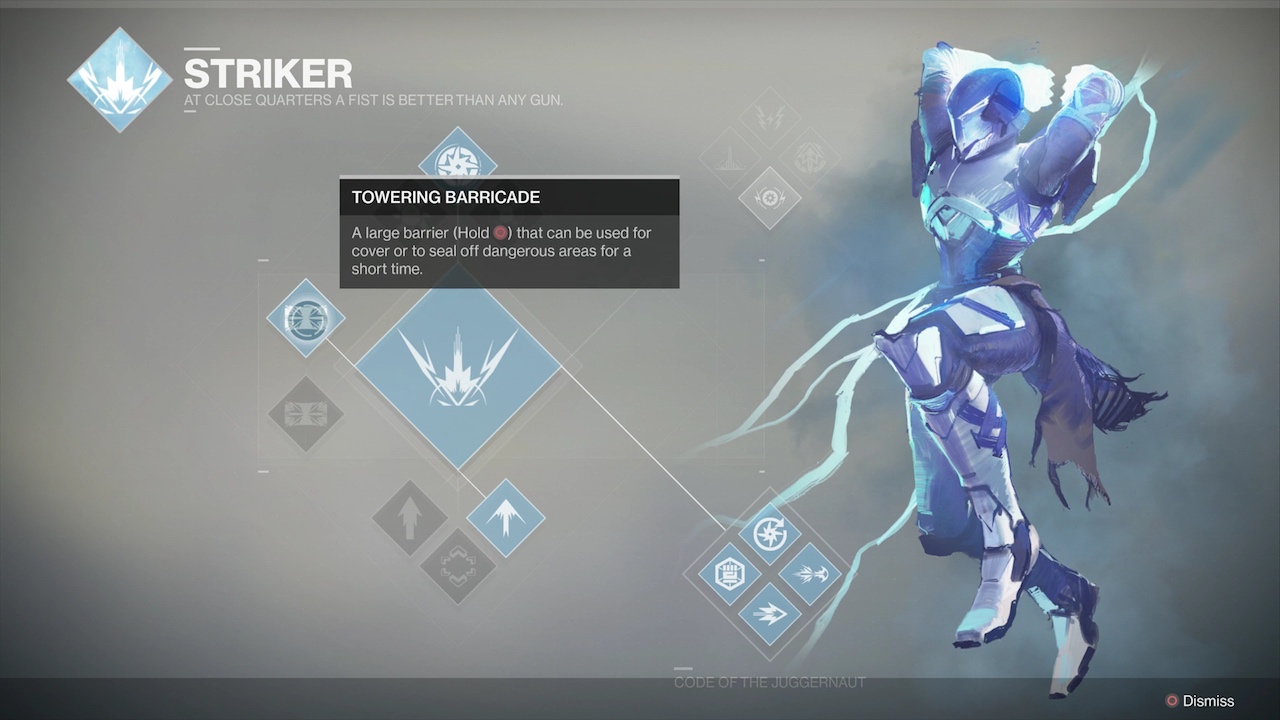Select the circular-arrow star perk node

pyautogui.click(x=769, y=533)
